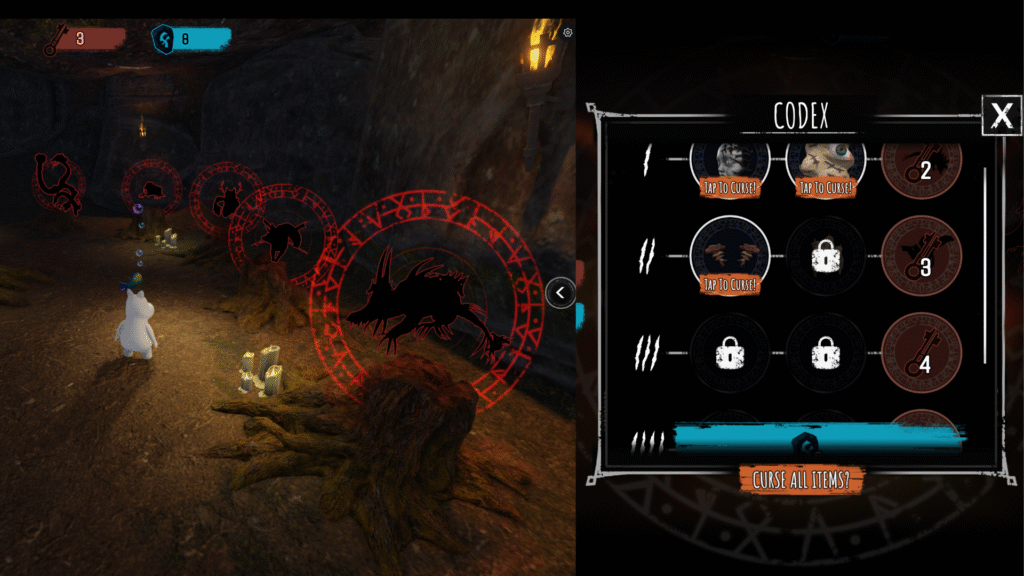Select the key reward numbered 2
Viewport: 1024px width, 576px height.
[921, 164]
